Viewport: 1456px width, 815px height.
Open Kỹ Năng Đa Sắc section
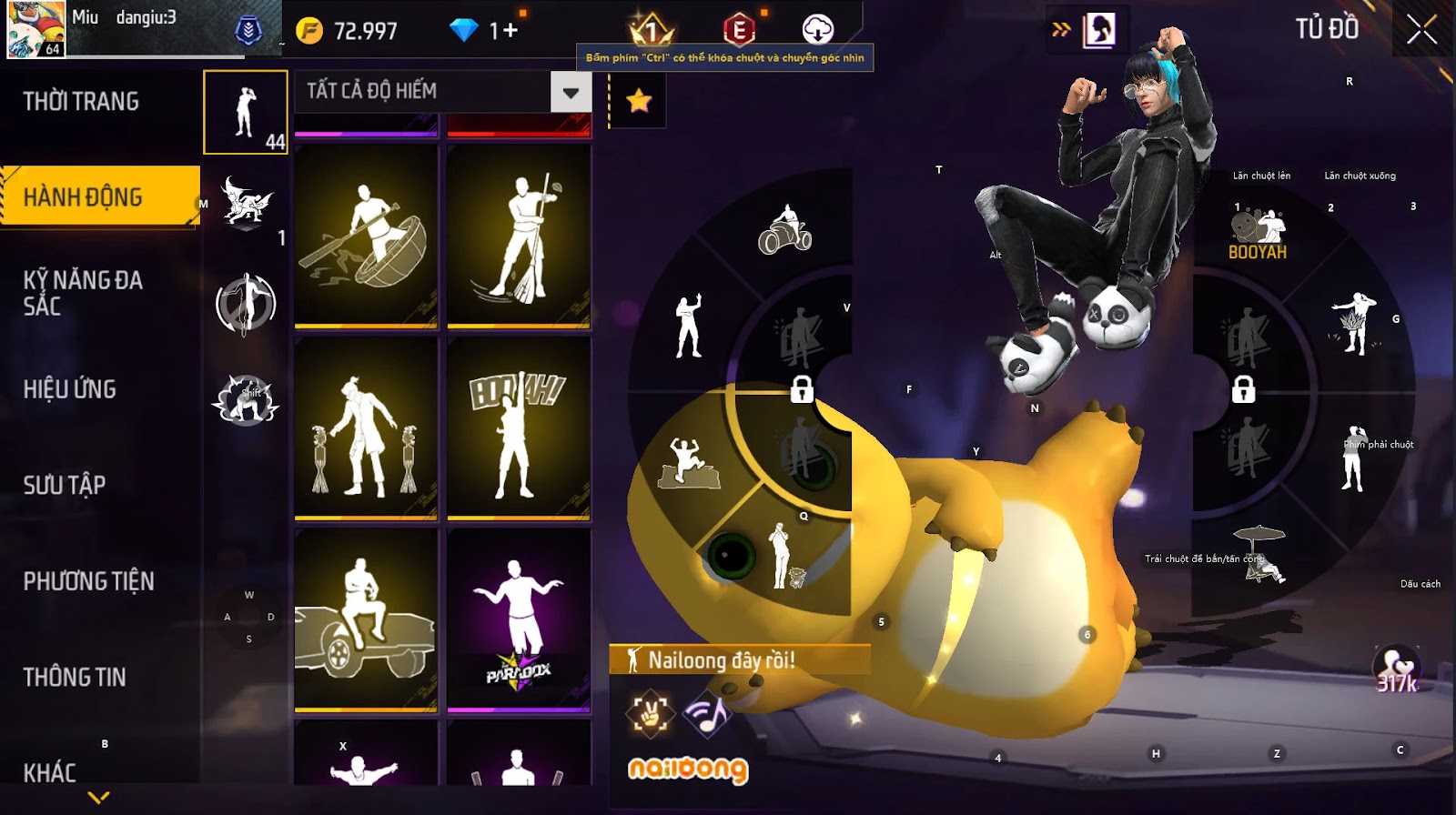83,293
